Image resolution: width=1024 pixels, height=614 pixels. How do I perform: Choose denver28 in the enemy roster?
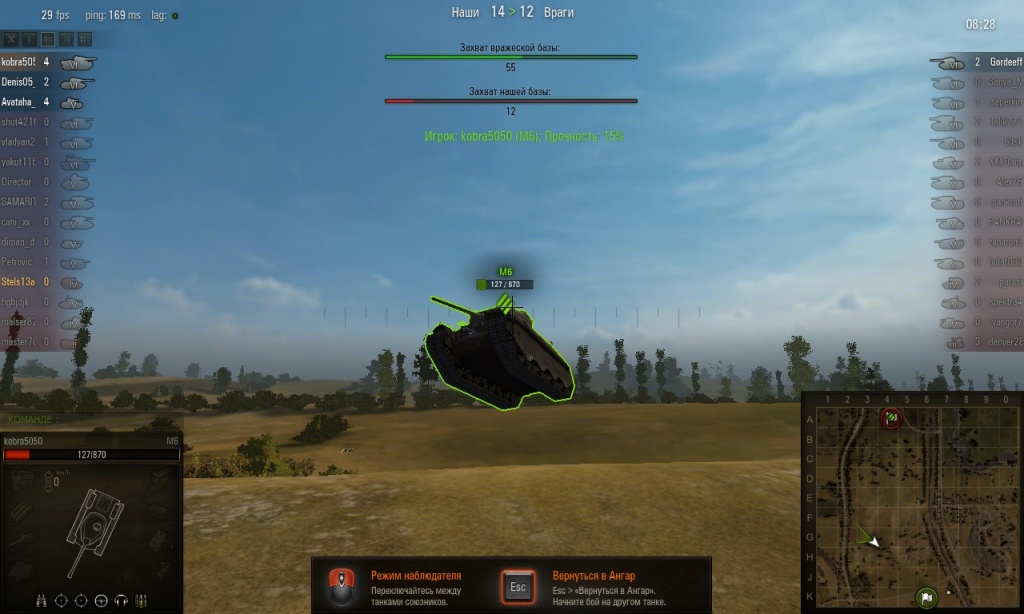pos(1004,342)
